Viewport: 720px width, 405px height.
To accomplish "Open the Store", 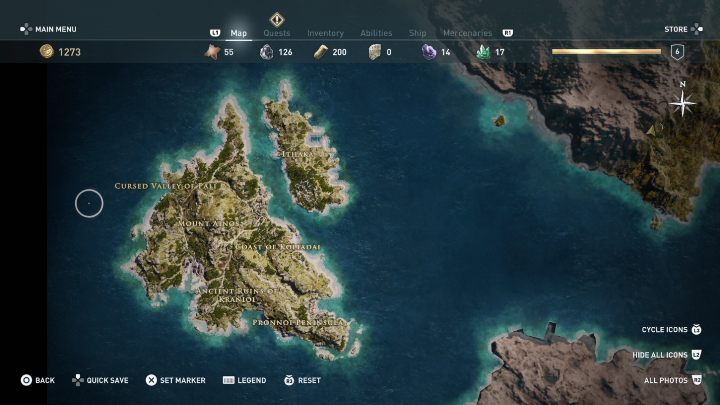I will [x=676, y=29].
